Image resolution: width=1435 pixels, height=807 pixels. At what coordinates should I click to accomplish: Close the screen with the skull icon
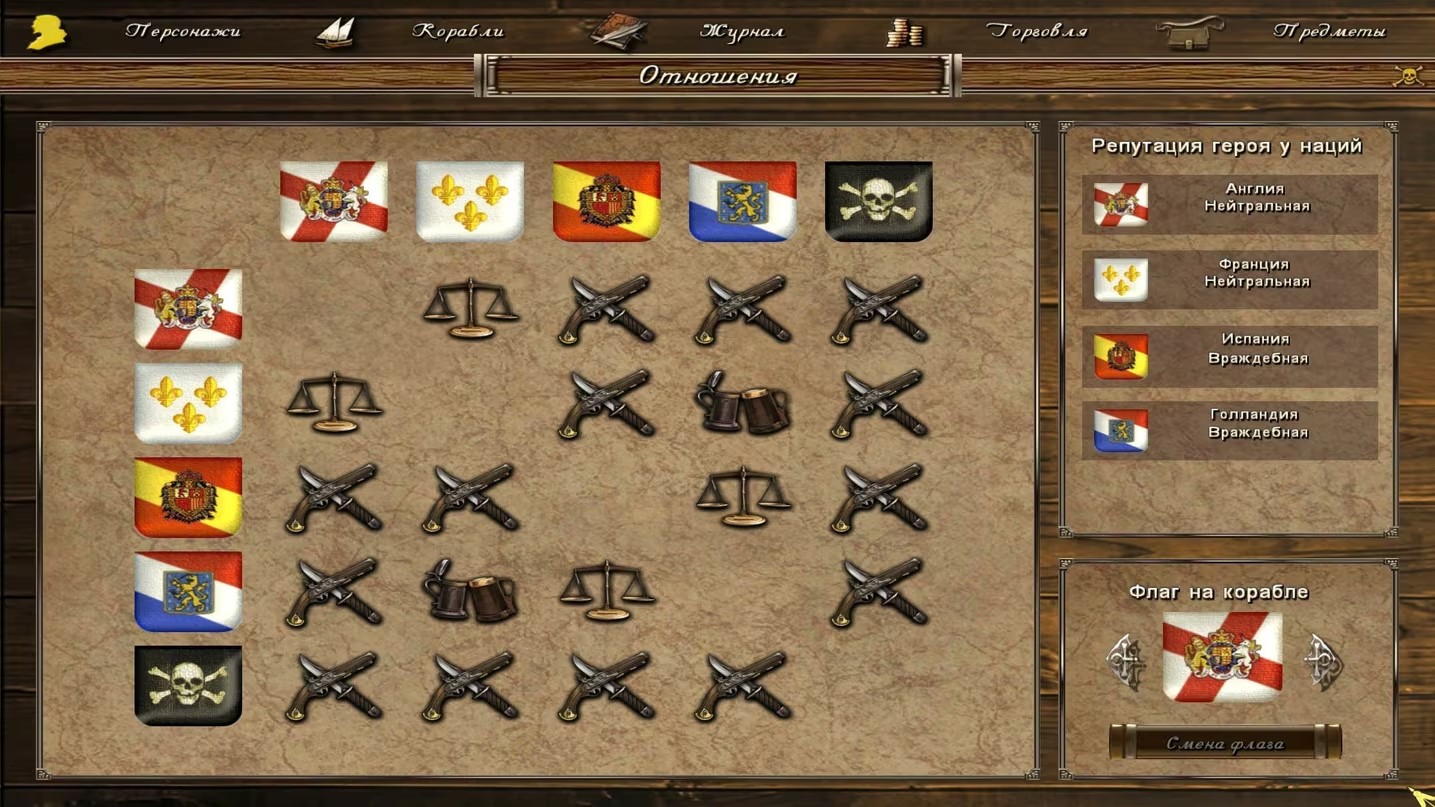[x=1408, y=76]
